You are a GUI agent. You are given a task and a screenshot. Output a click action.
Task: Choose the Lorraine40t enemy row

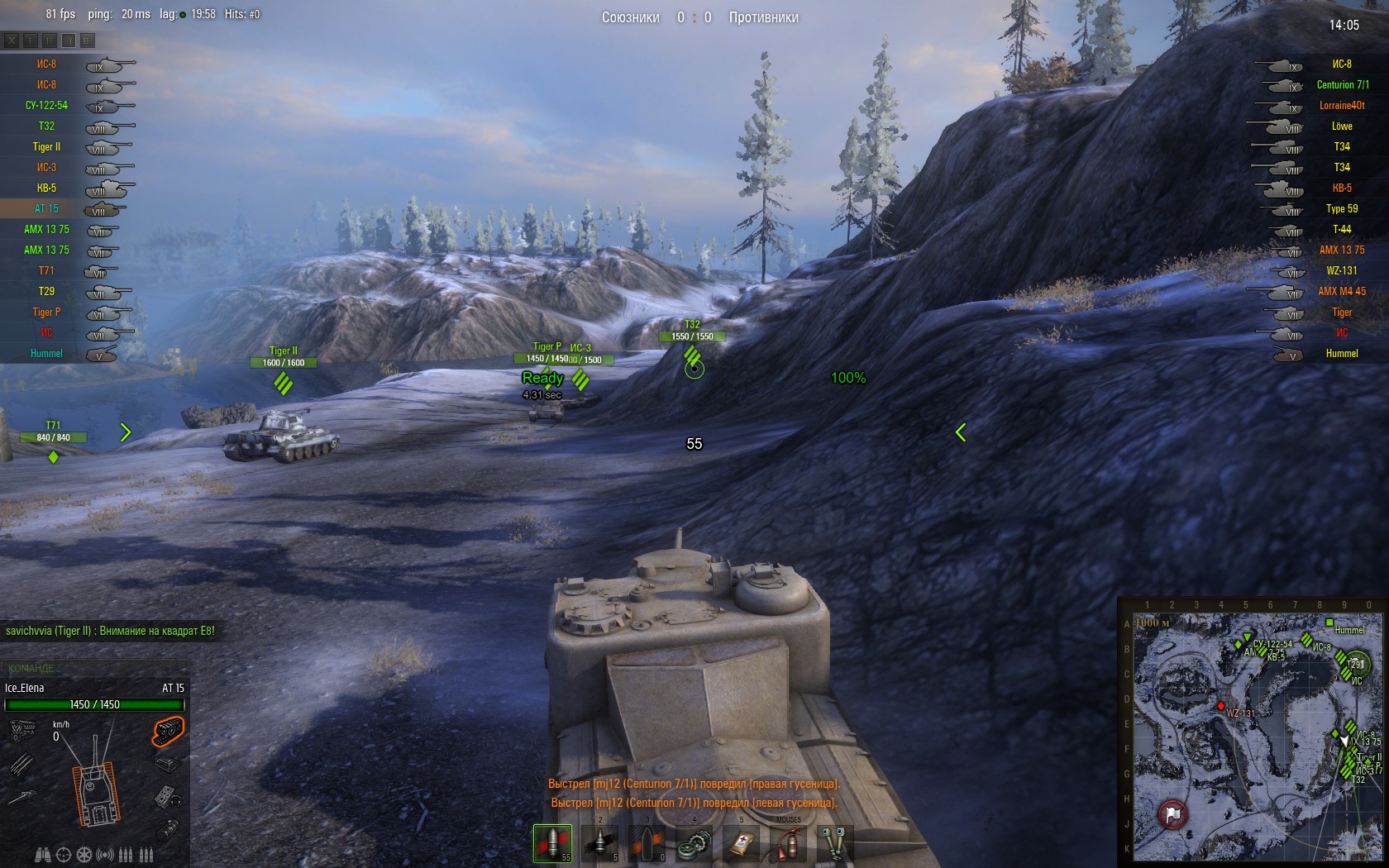coord(1341,106)
